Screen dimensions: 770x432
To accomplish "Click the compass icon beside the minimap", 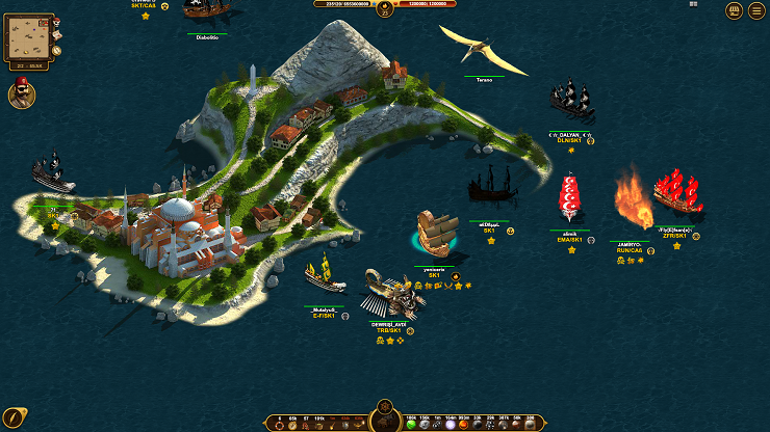I will pos(57,49).
